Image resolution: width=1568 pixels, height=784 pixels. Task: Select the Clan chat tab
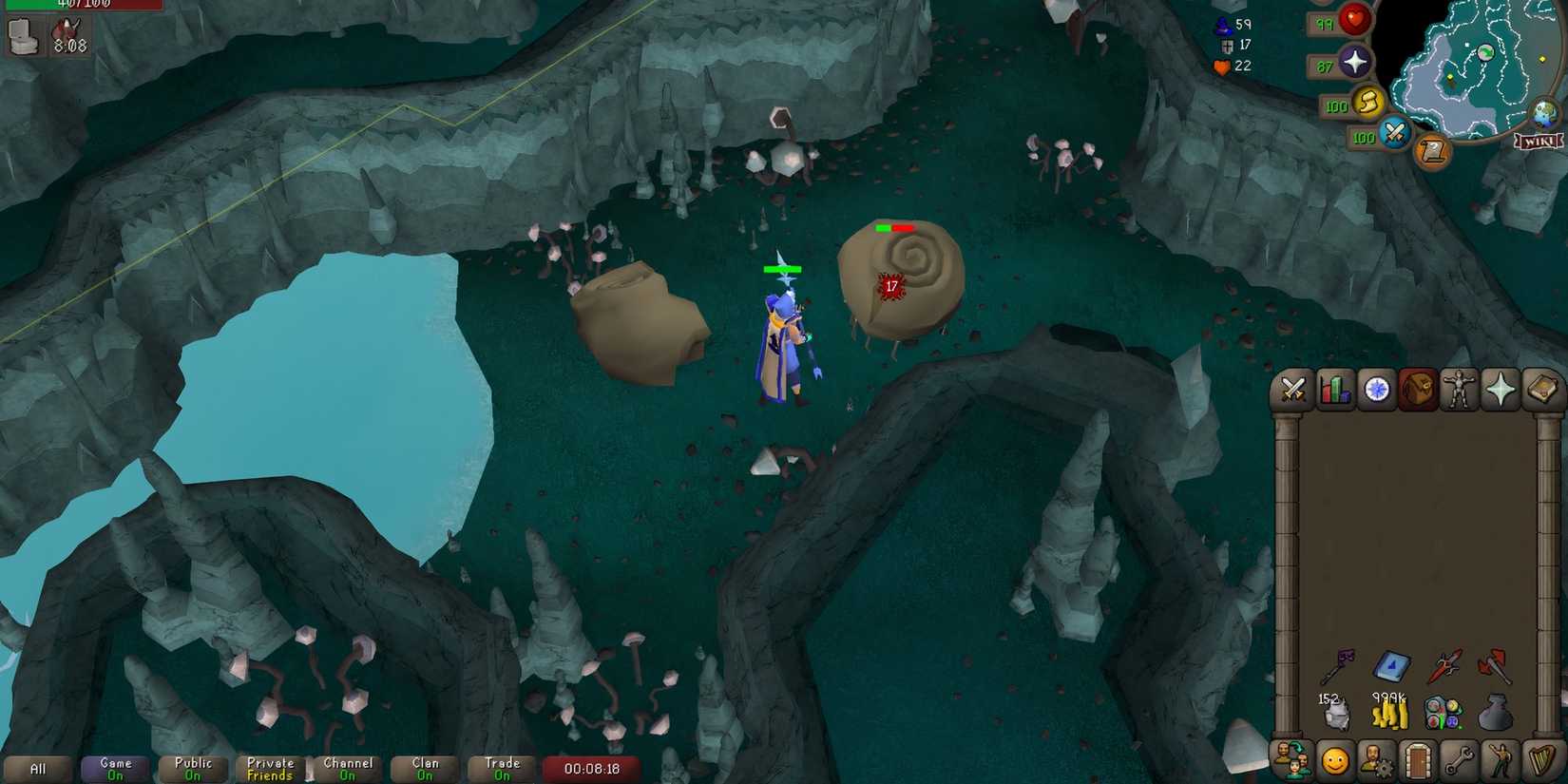(425, 767)
